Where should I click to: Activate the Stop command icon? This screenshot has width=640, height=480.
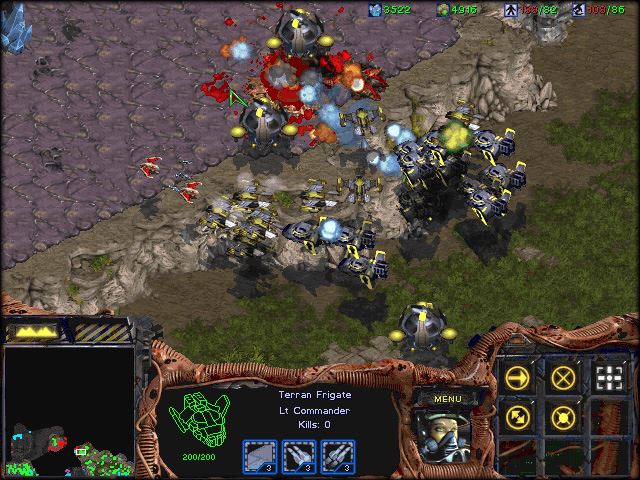[564, 377]
